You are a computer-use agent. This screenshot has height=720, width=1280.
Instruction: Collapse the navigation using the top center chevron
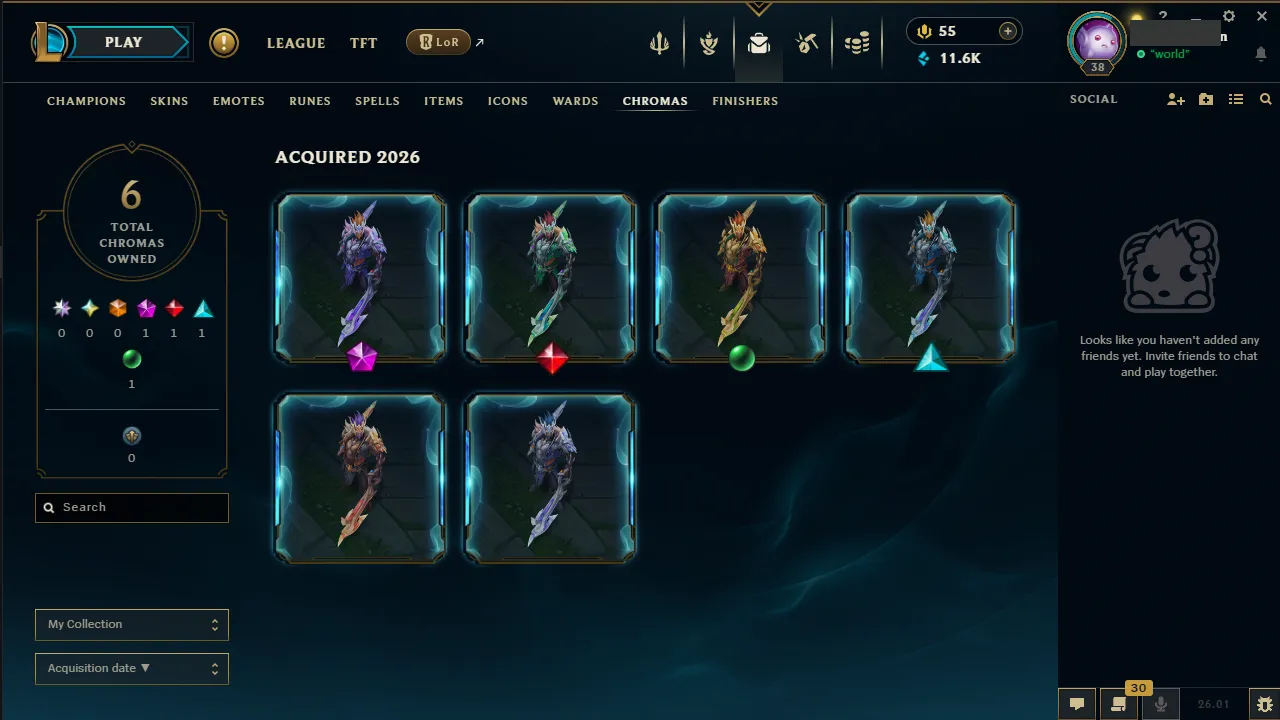pyautogui.click(x=758, y=8)
